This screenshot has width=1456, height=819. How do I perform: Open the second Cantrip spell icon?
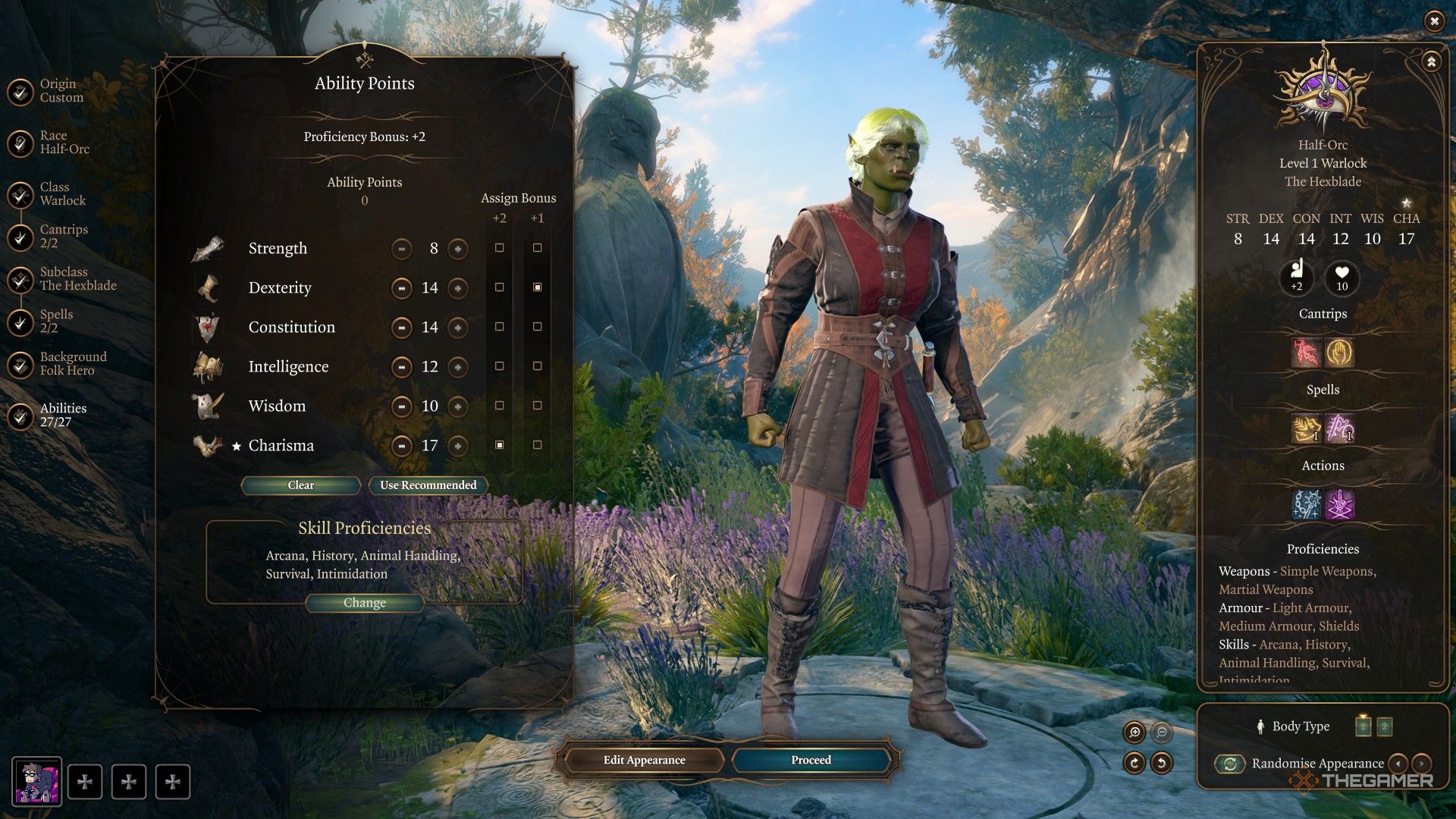(1341, 353)
